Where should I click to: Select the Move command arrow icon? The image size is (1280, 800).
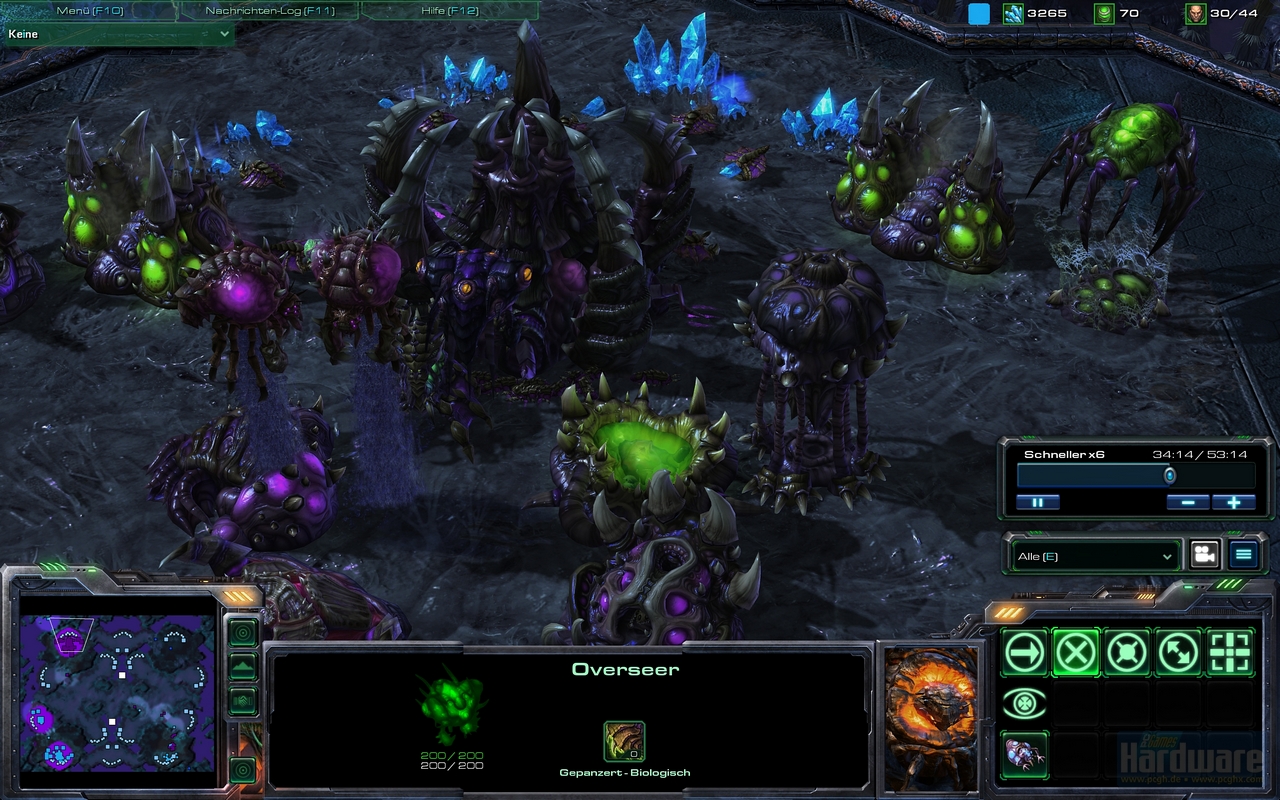(x=1025, y=653)
